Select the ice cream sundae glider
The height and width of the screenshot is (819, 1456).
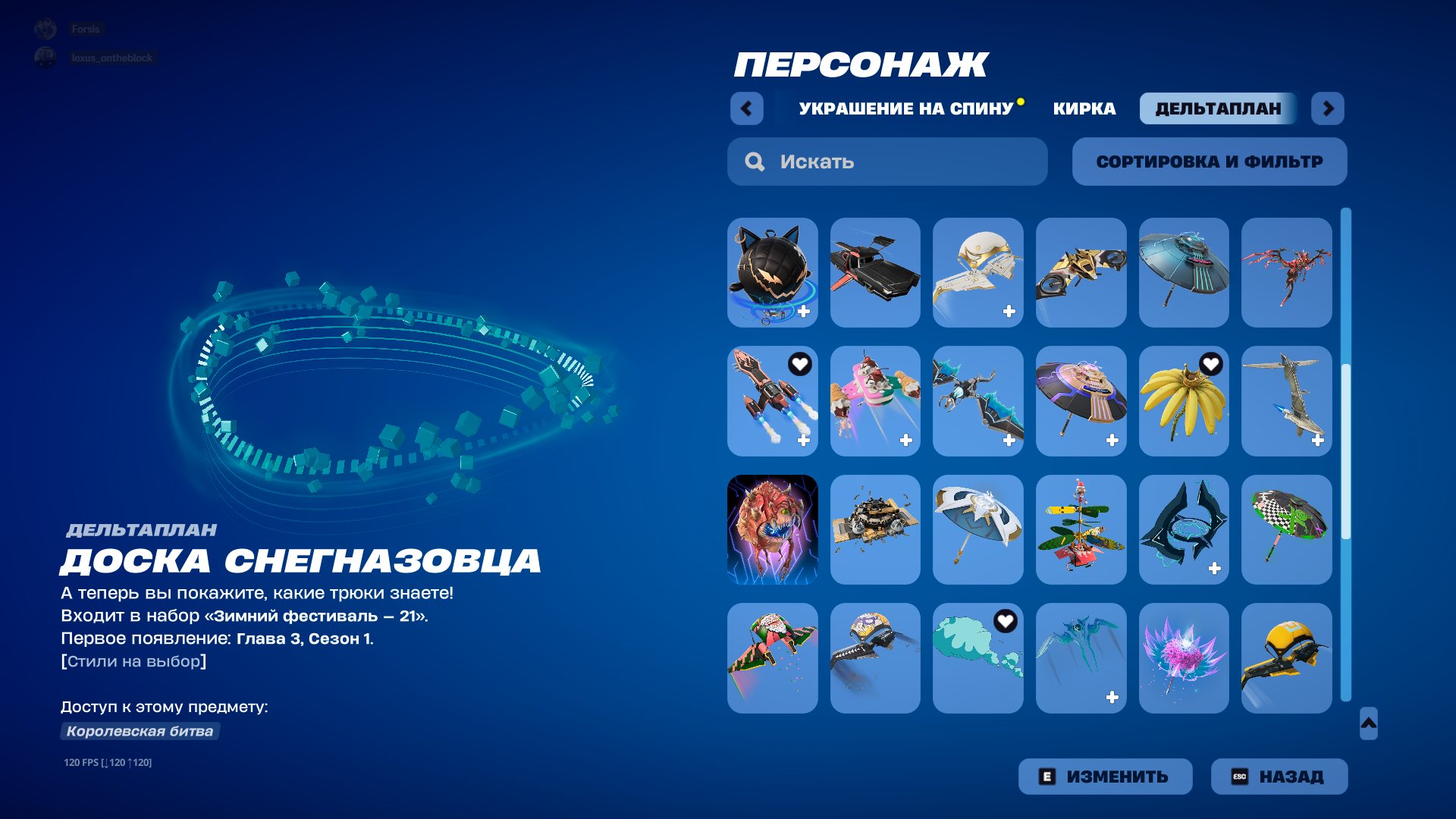click(x=875, y=401)
